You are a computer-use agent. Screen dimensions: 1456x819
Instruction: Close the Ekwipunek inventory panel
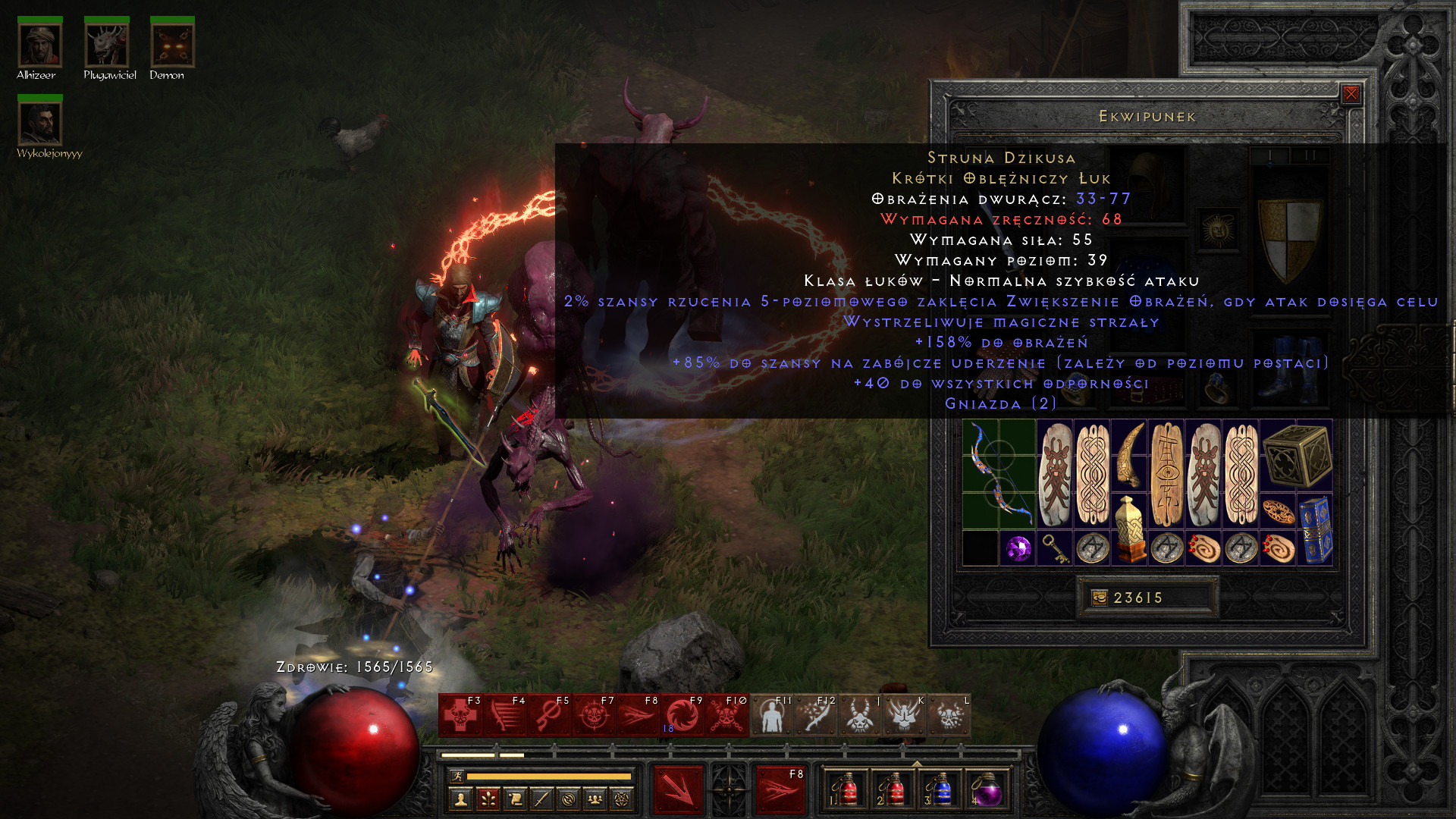tap(1351, 94)
